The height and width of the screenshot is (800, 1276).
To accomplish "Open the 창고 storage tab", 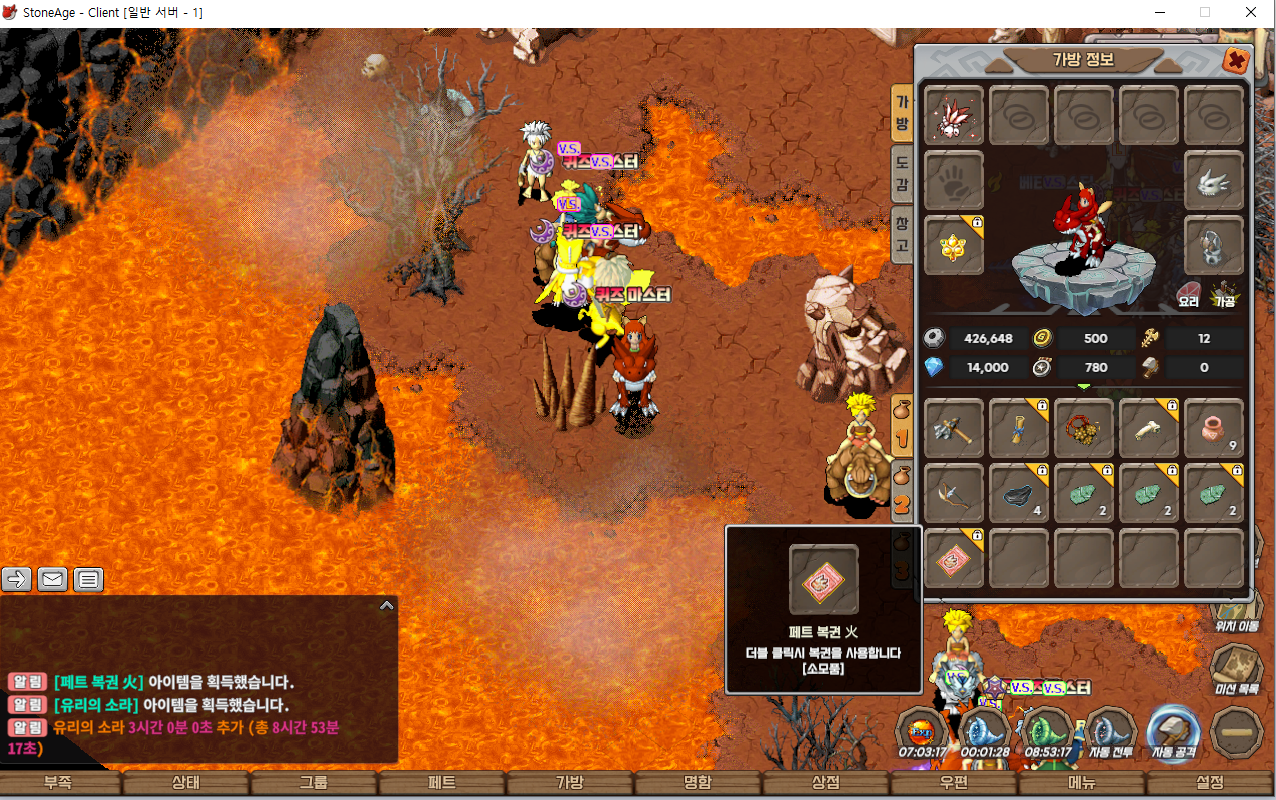I will click(x=902, y=235).
